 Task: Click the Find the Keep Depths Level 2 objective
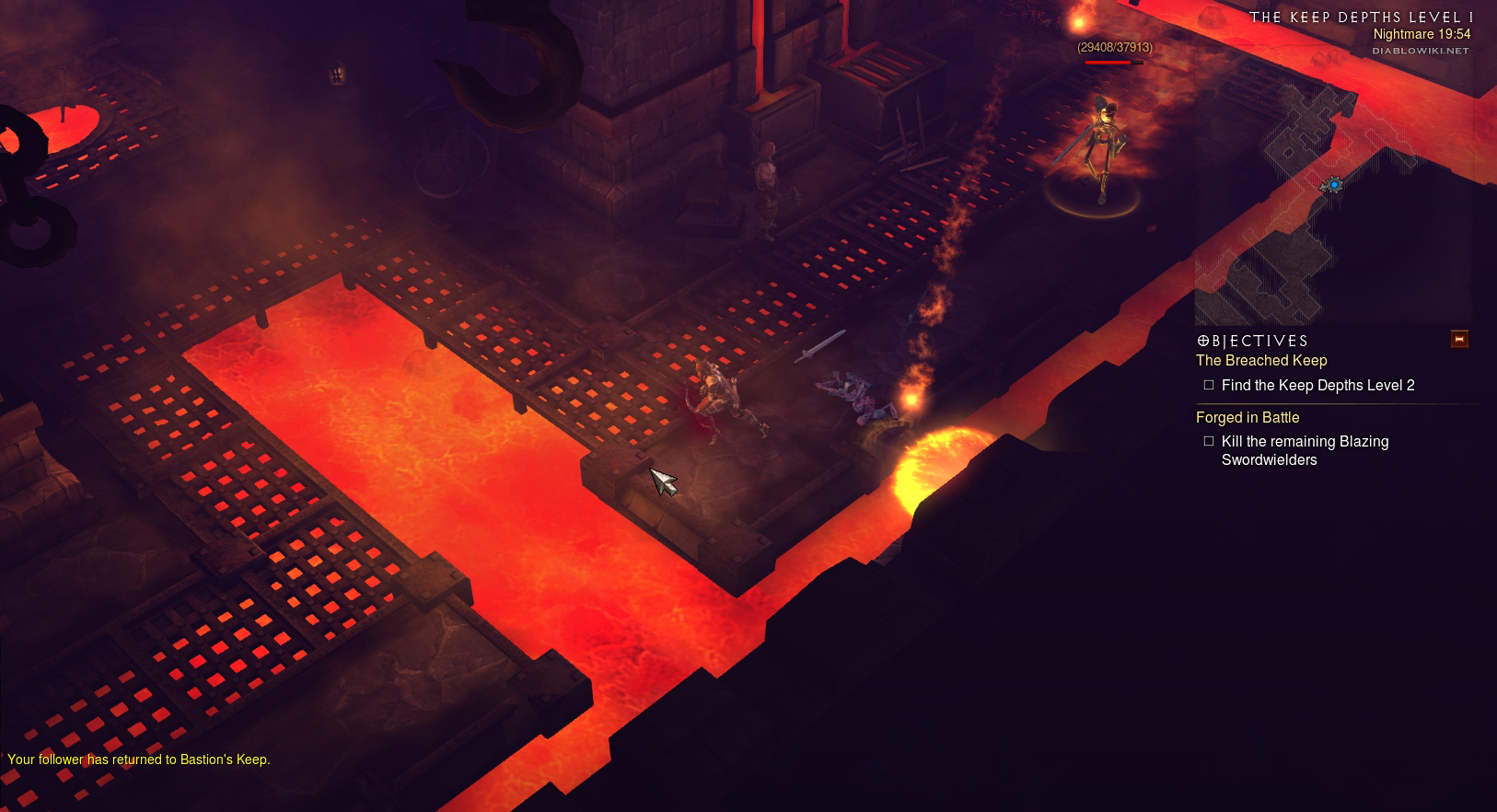(x=1317, y=386)
